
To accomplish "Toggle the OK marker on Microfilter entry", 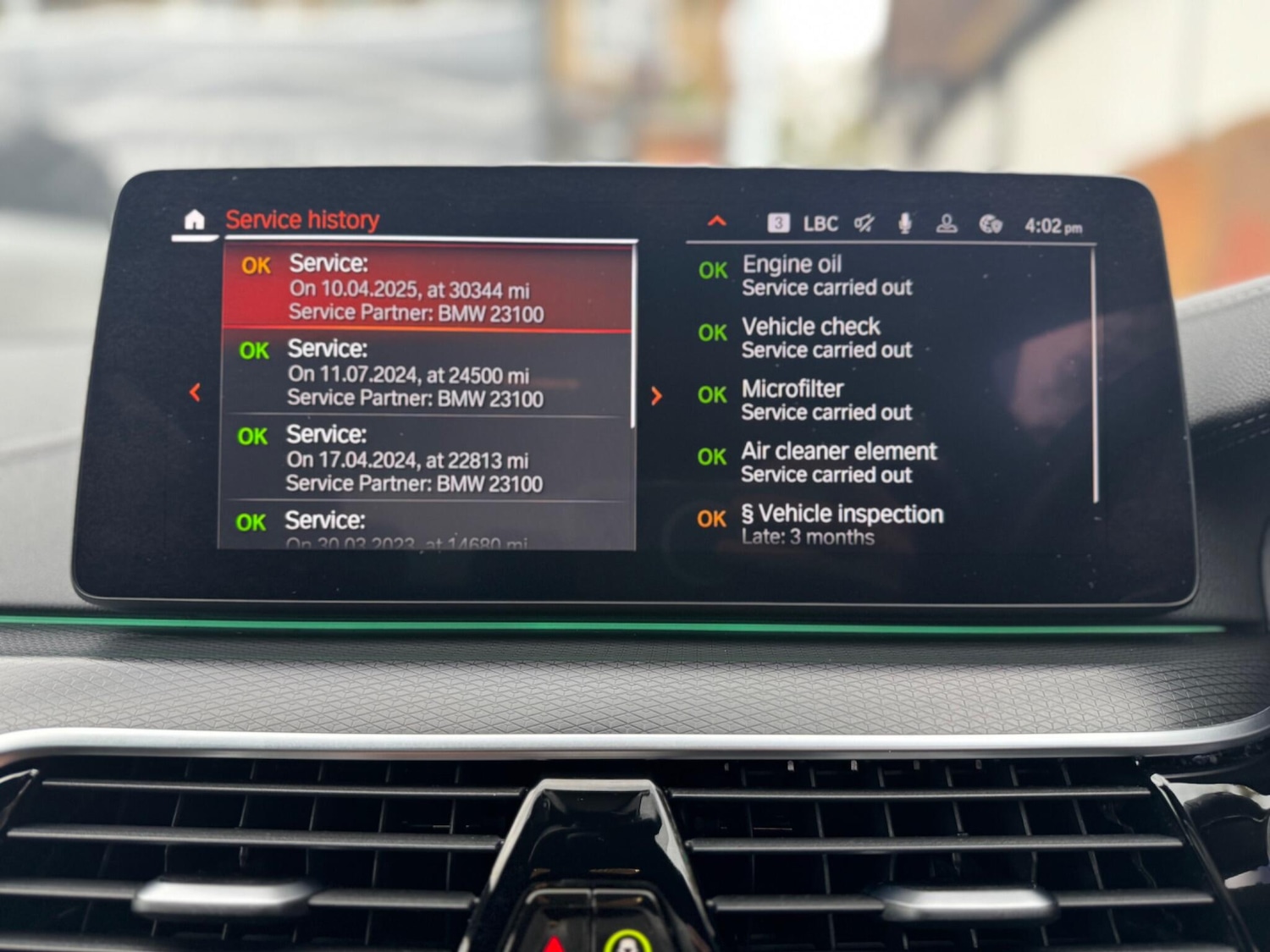I will 712,394.
